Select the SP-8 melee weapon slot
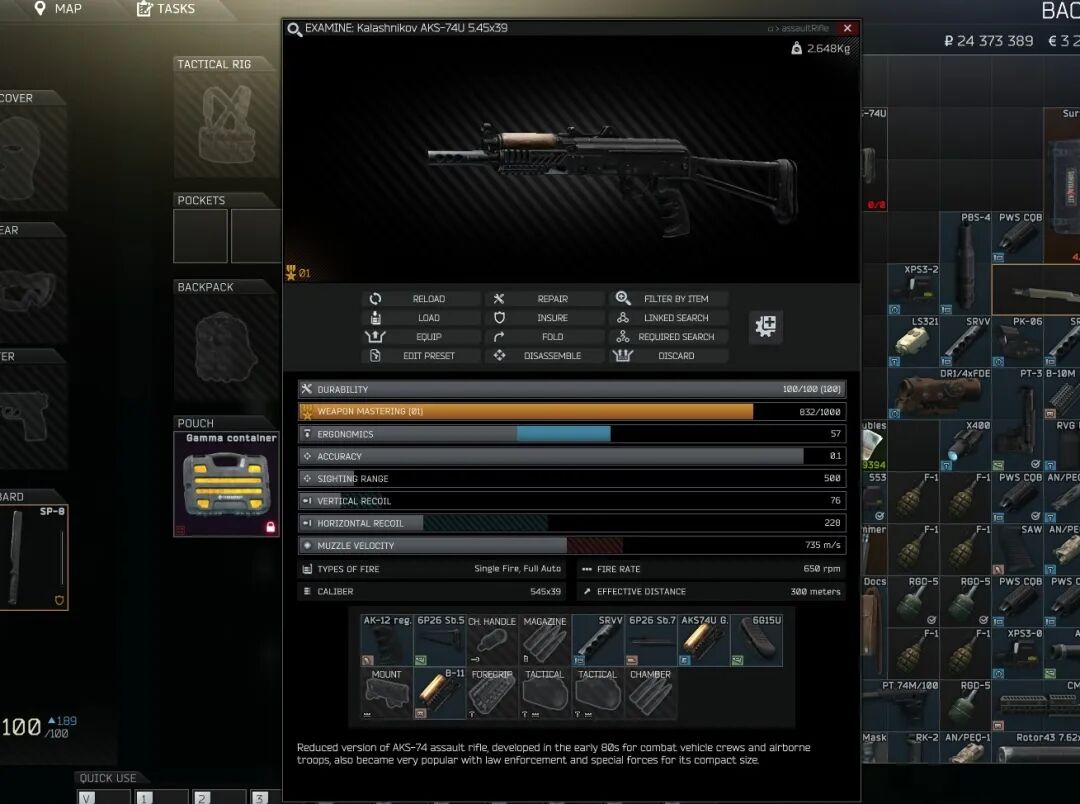The image size is (1080, 804). click(x=34, y=557)
